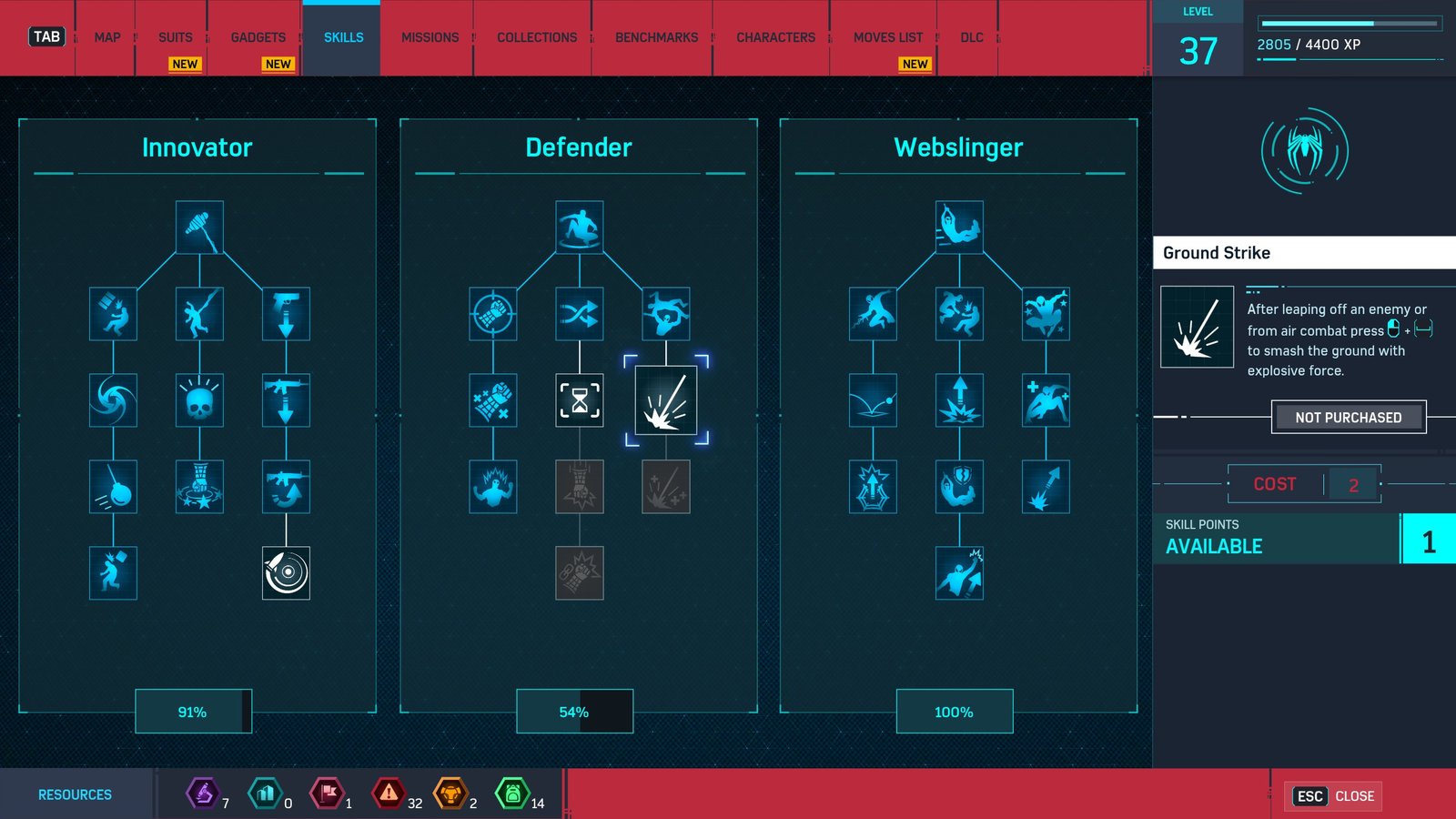Open the Suits tab
1456x819 pixels.
pos(175,37)
